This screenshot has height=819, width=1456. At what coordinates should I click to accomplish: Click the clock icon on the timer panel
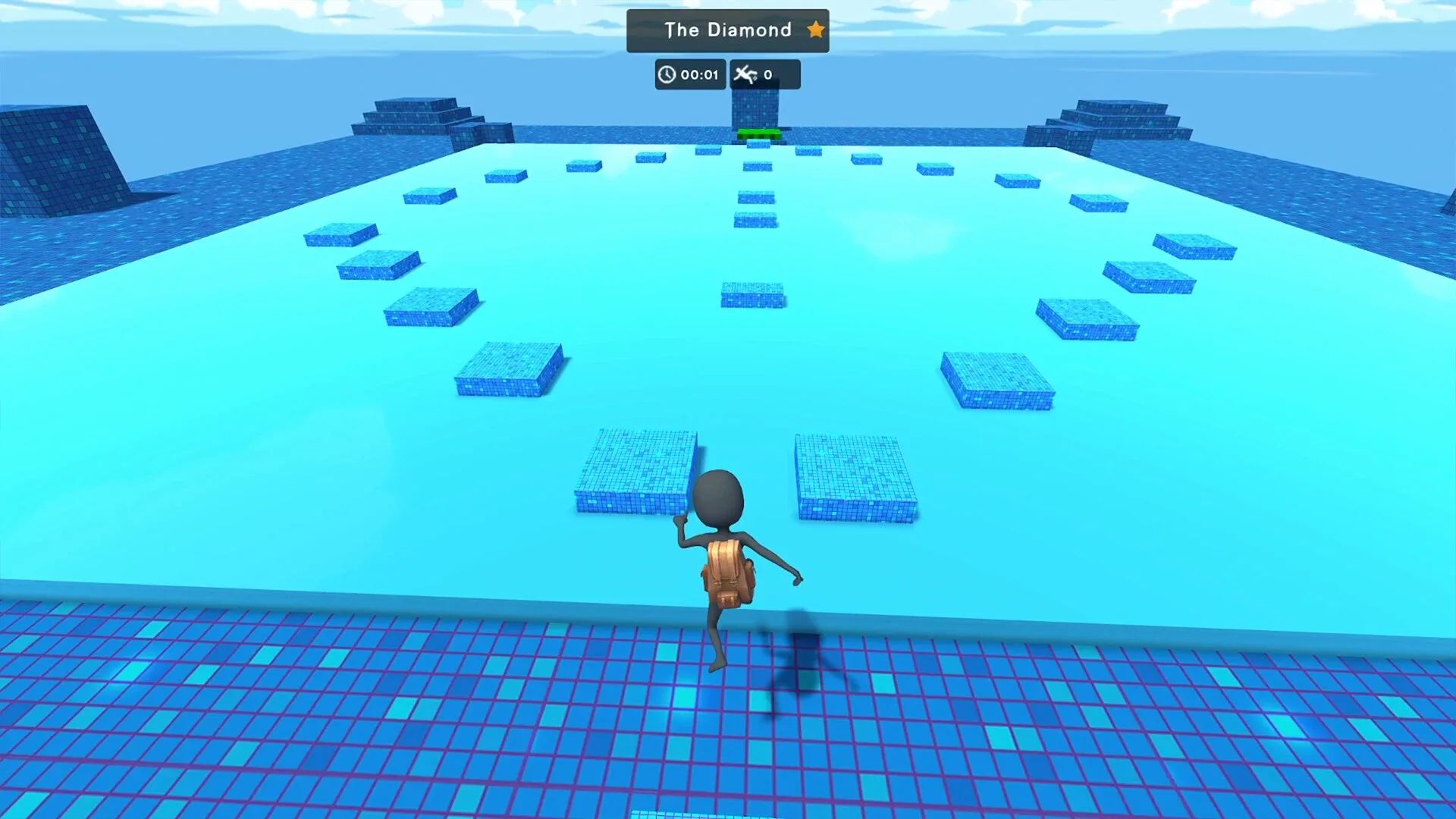667,74
